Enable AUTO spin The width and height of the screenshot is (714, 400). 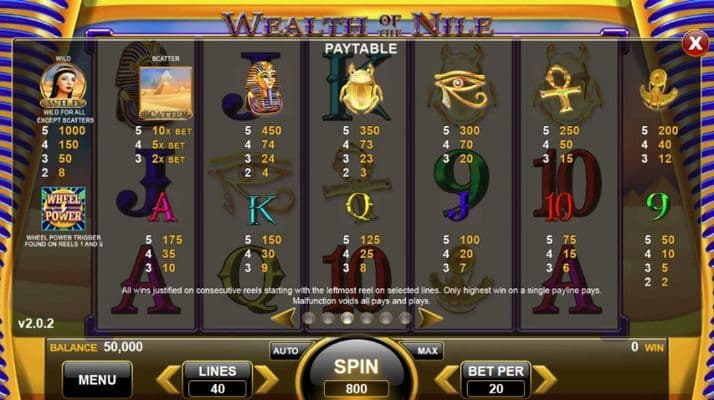tap(285, 351)
